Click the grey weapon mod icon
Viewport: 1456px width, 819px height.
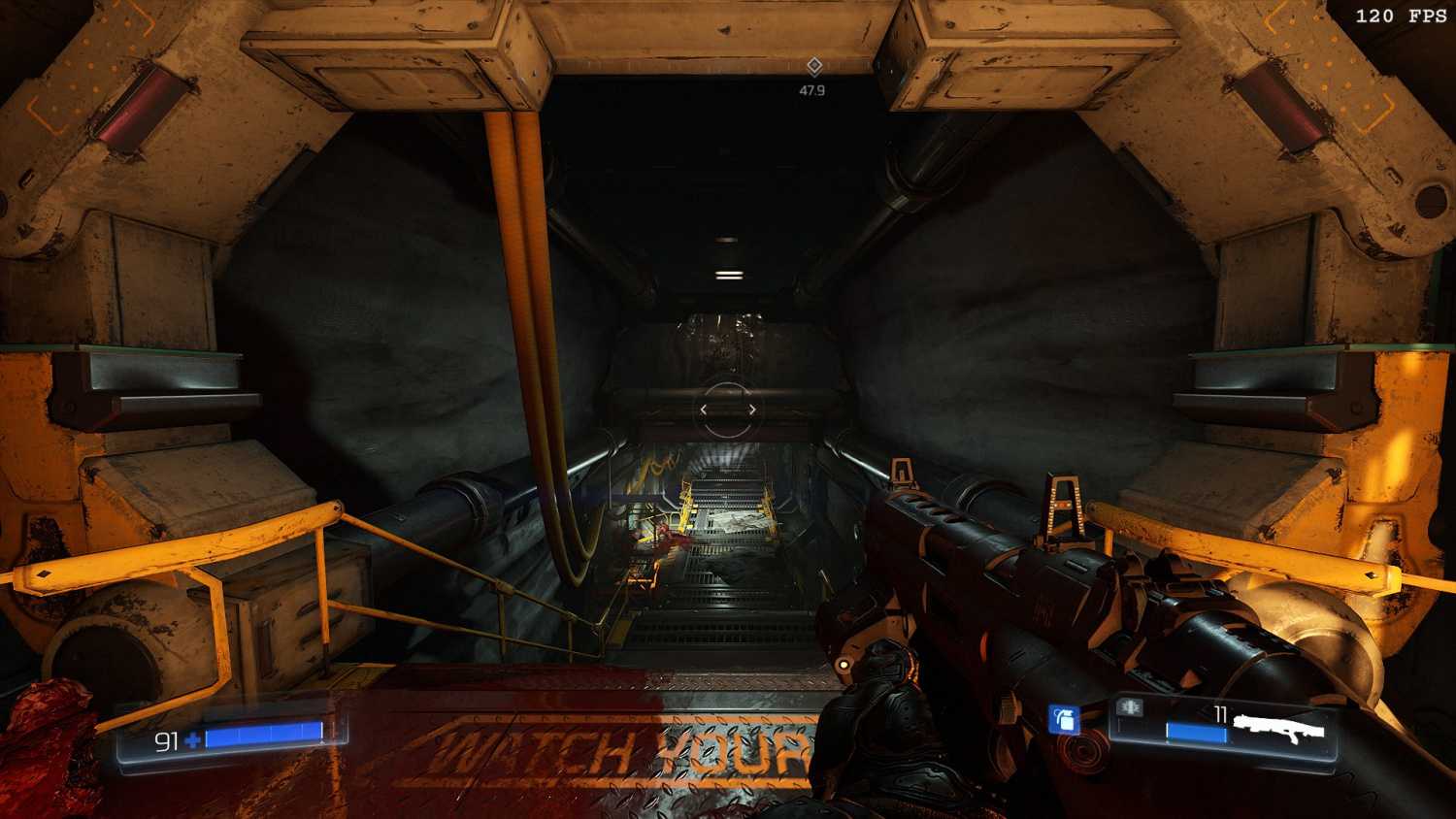[1129, 707]
